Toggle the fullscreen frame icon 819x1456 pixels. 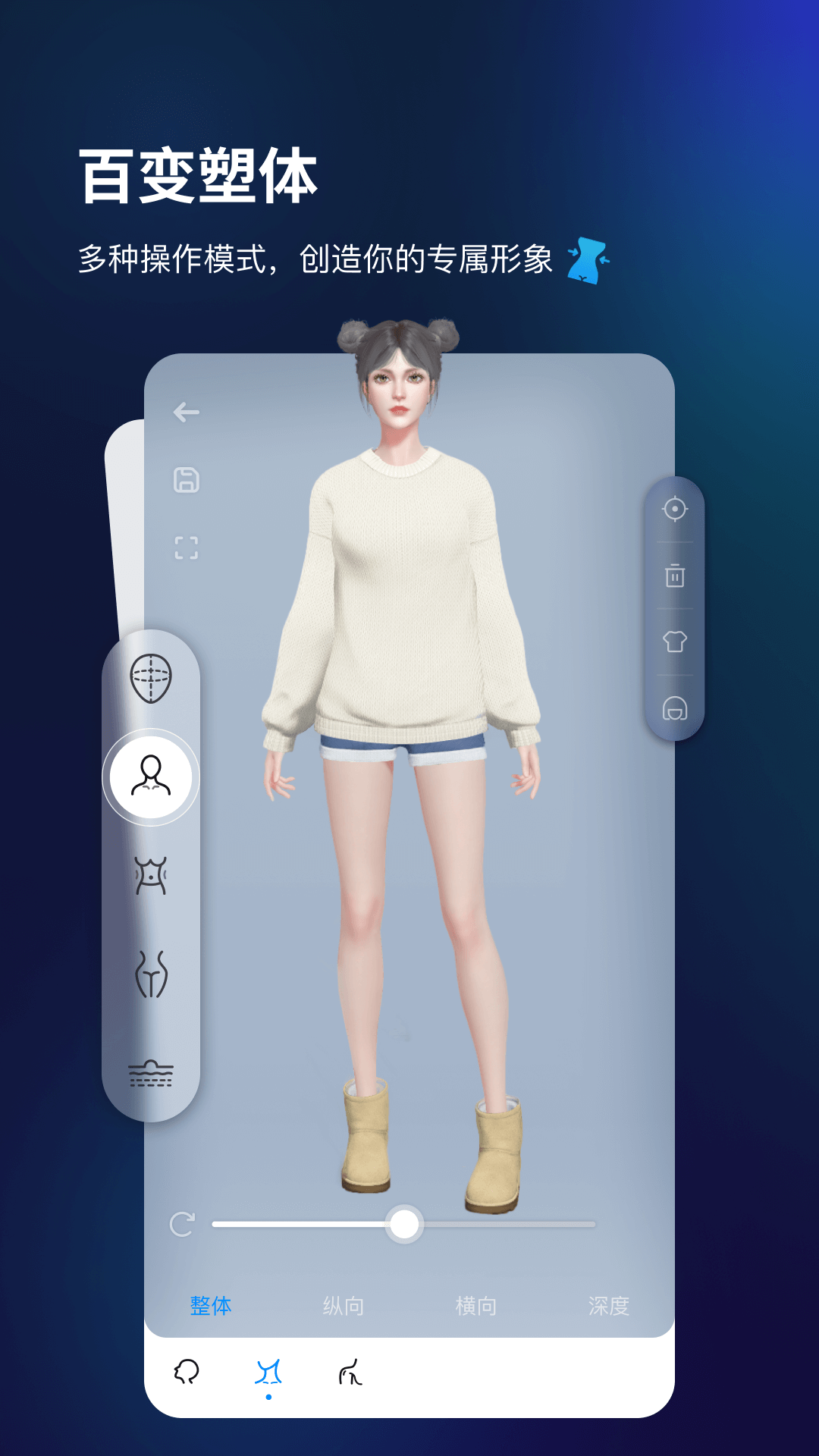coord(187,548)
